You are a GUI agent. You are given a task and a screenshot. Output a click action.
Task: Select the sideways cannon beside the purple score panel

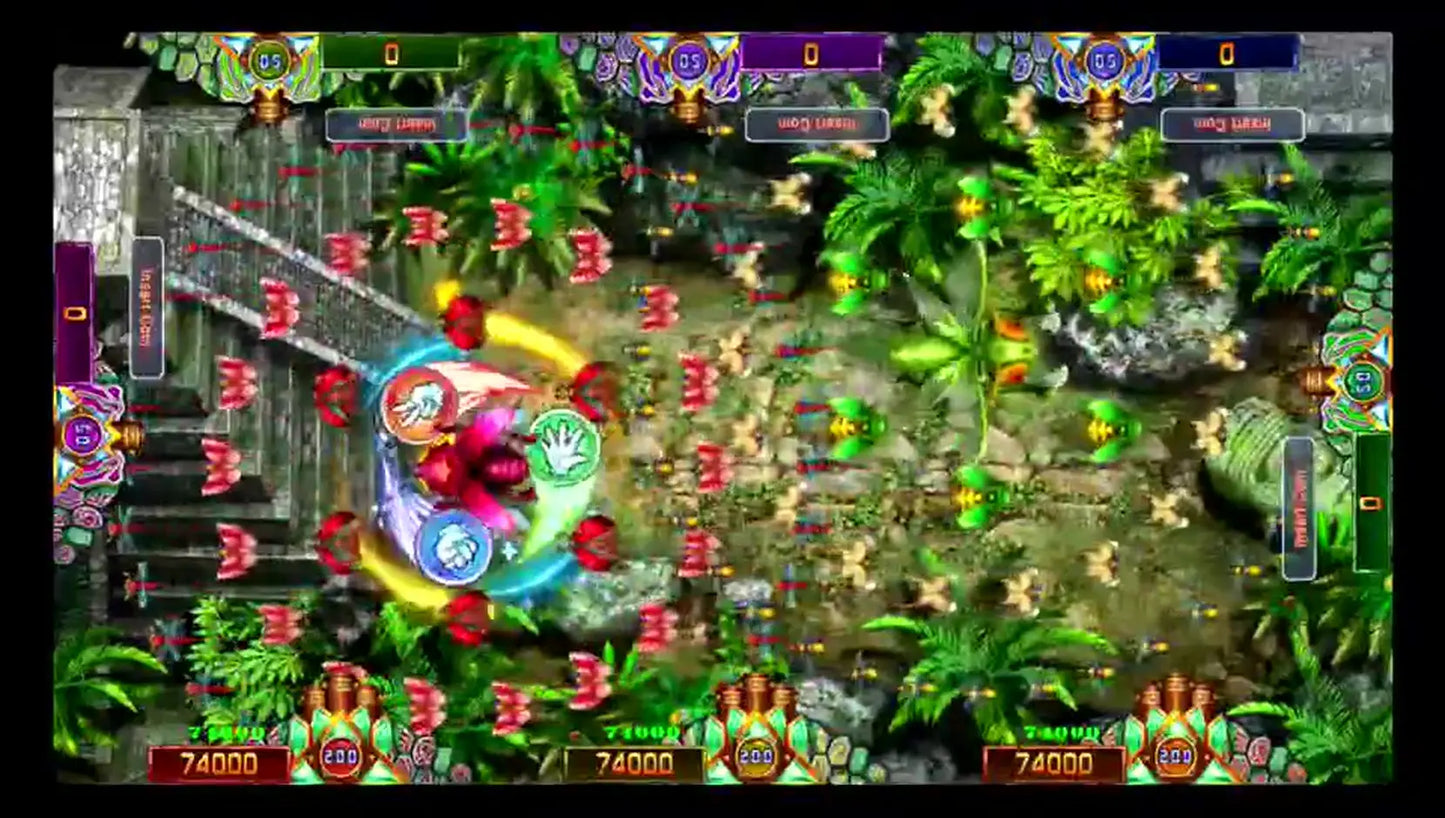[92, 436]
